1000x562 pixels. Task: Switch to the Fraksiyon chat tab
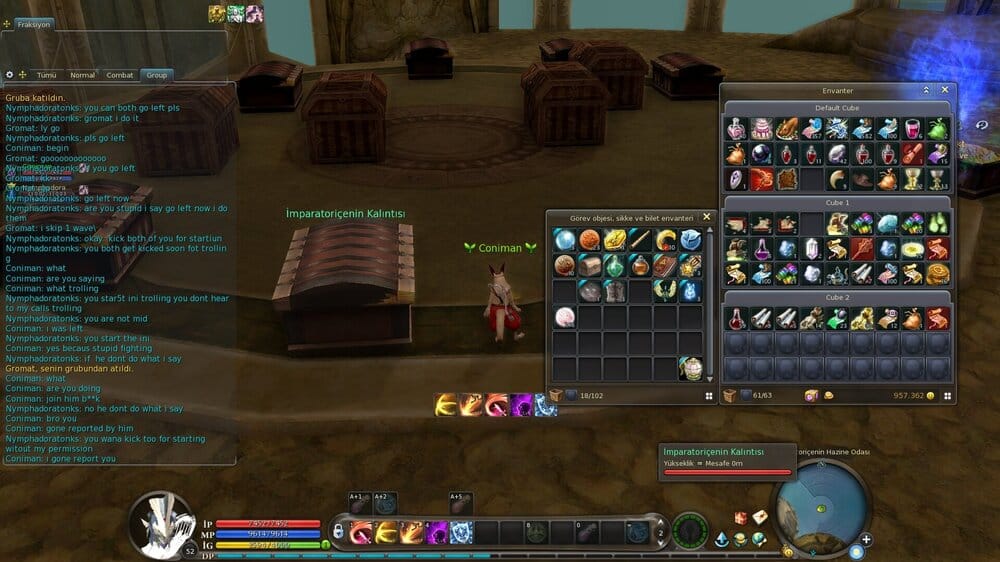tap(33, 23)
